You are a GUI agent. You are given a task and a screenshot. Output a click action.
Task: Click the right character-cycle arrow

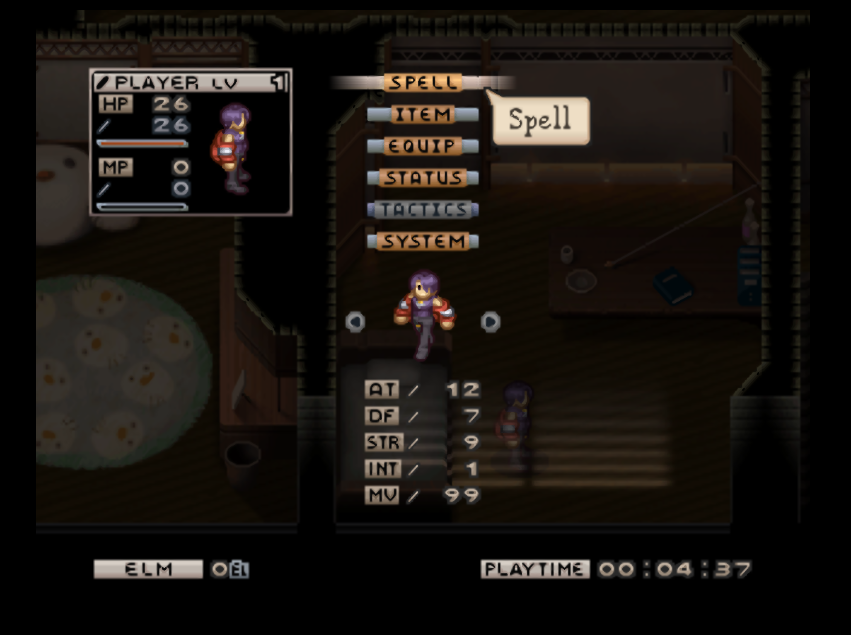click(x=490, y=321)
